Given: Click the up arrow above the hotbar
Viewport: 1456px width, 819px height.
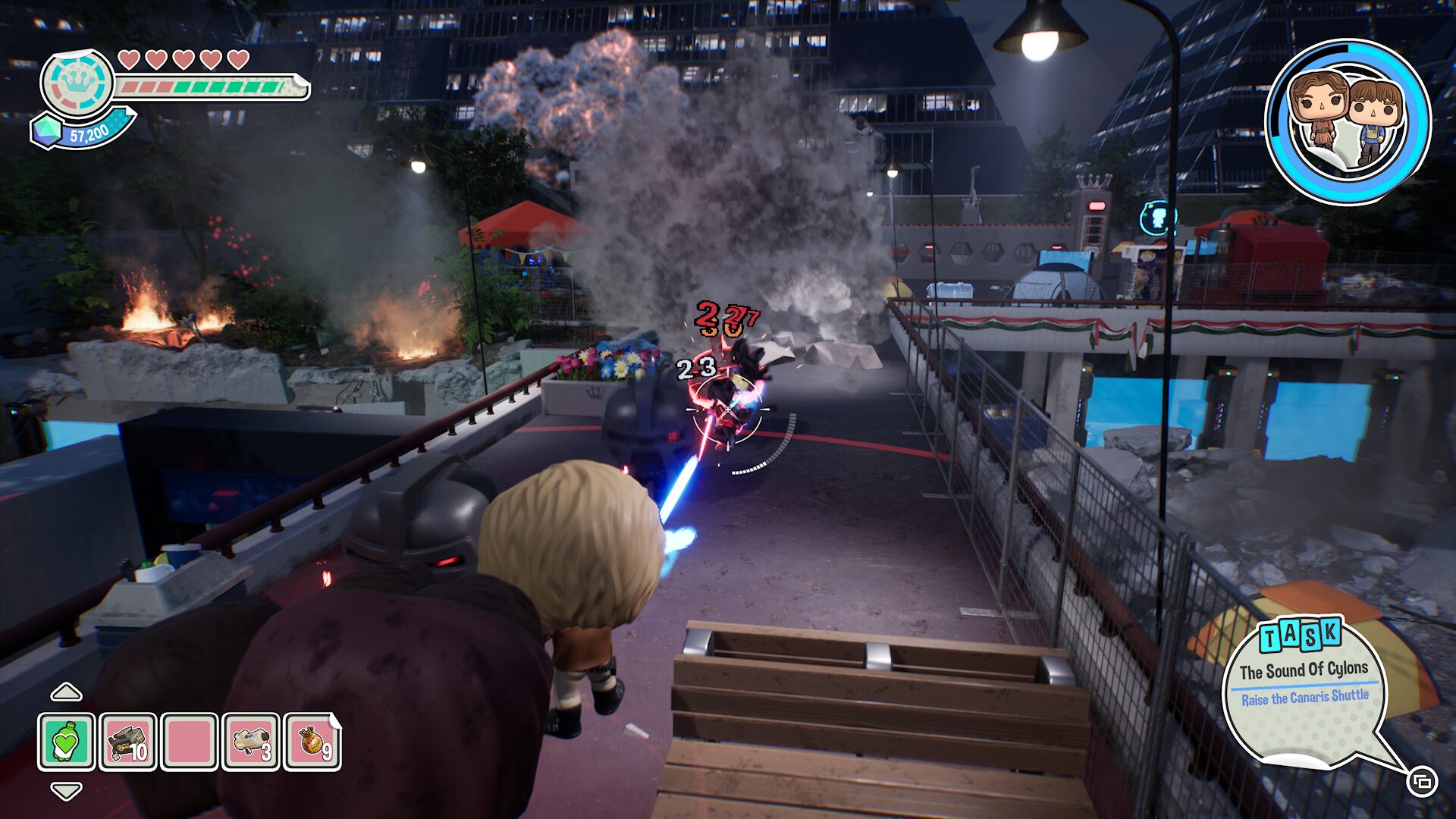Looking at the screenshot, I should [x=66, y=692].
